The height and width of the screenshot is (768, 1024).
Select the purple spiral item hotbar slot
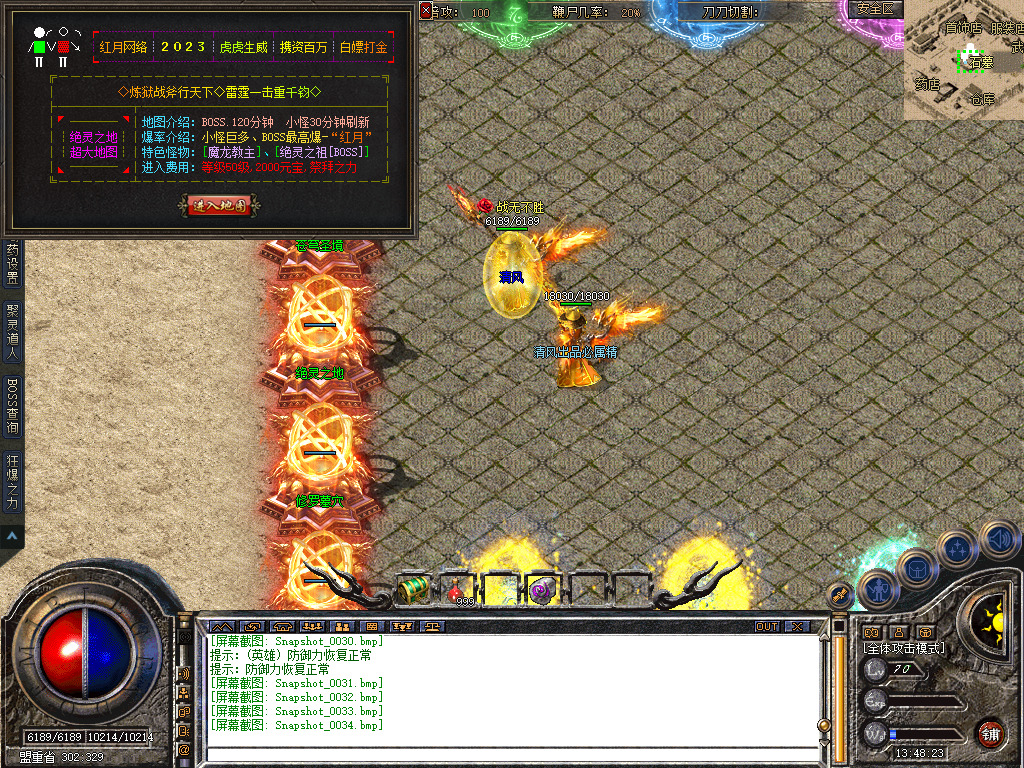tap(543, 590)
